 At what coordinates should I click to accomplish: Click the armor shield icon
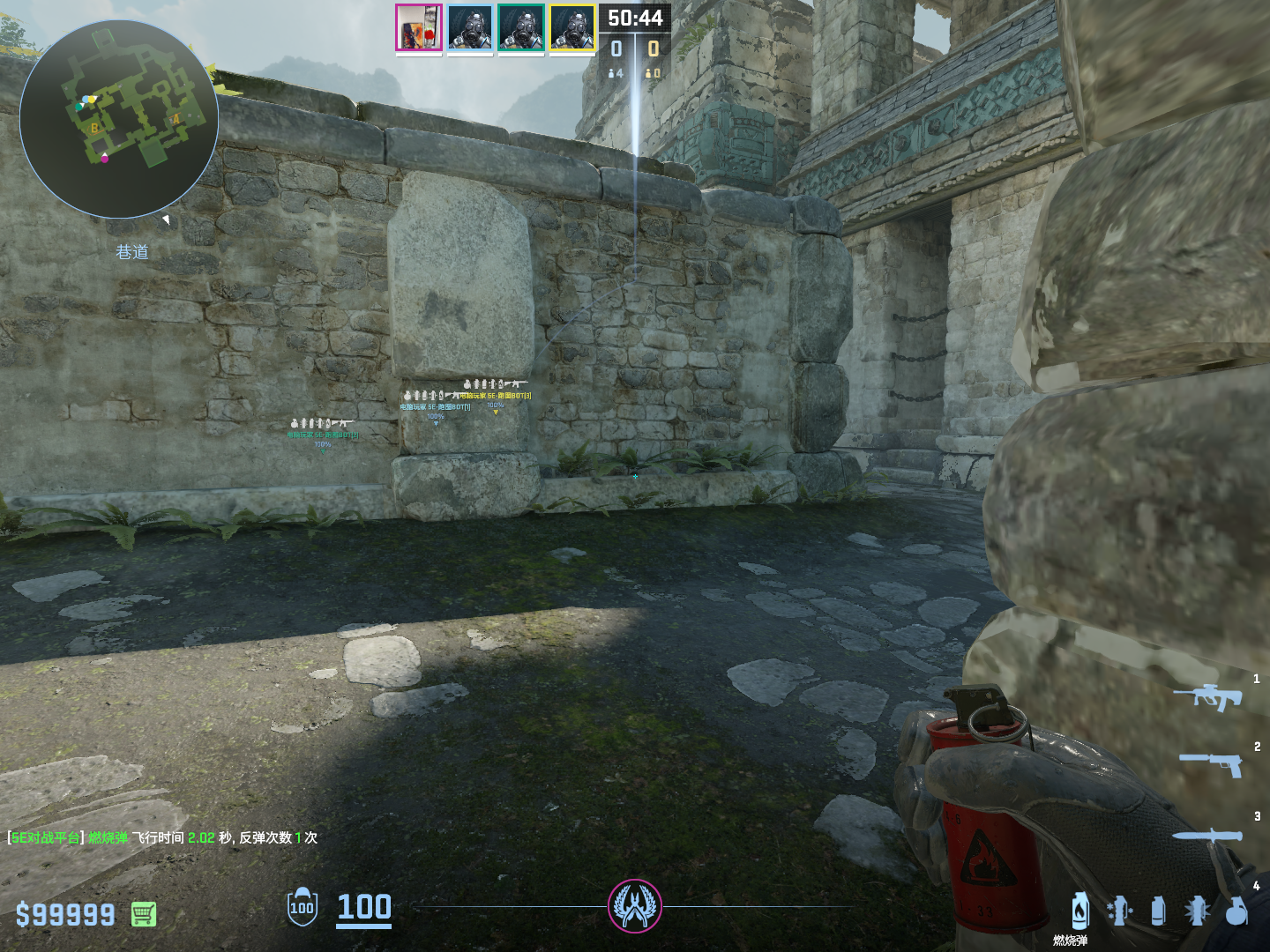pyautogui.click(x=302, y=906)
